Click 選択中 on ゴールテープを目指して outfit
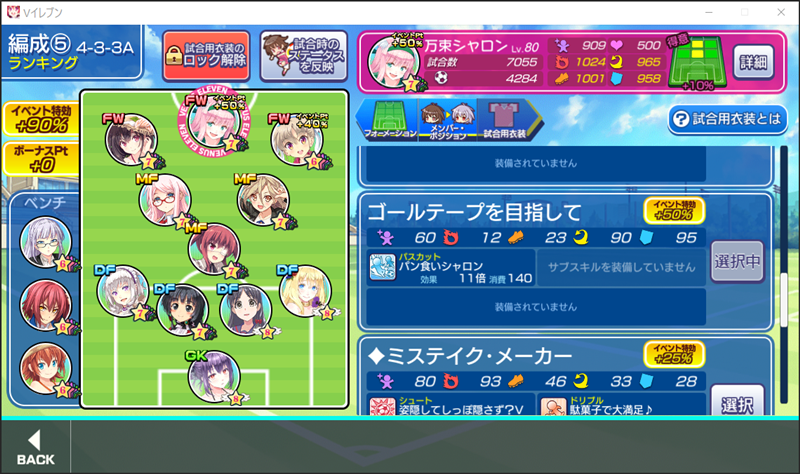800x474 pixels. (x=737, y=263)
